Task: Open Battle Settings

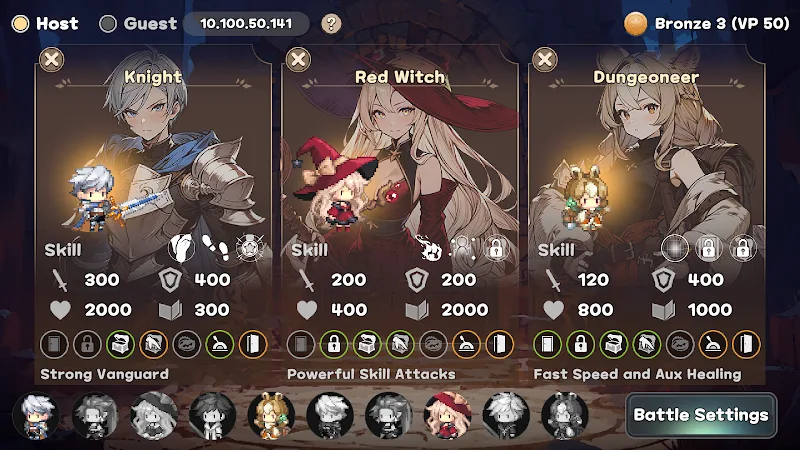Action: (702, 414)
